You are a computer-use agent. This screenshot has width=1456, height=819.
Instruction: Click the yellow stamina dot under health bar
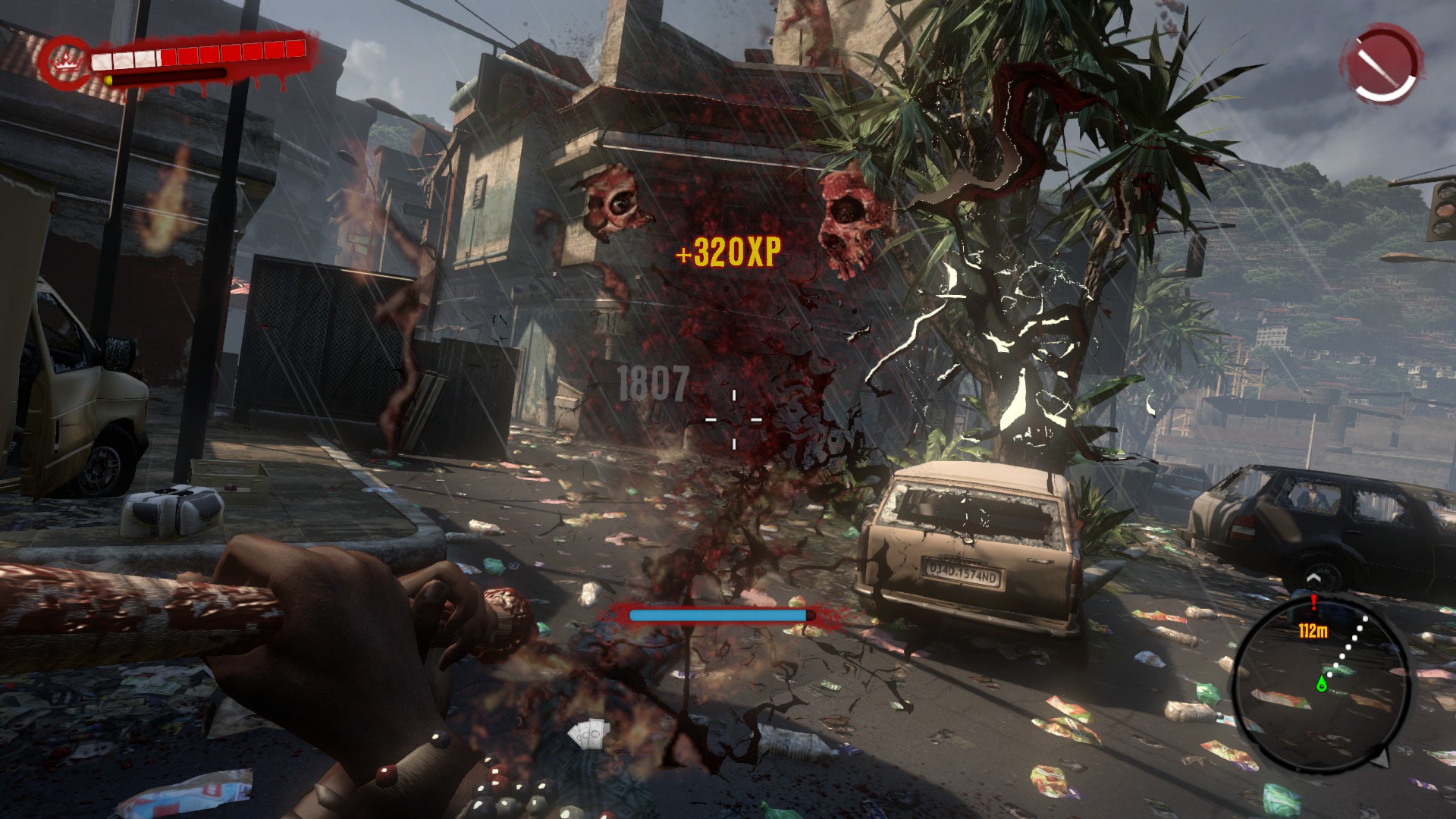click(x=108, y=80)
